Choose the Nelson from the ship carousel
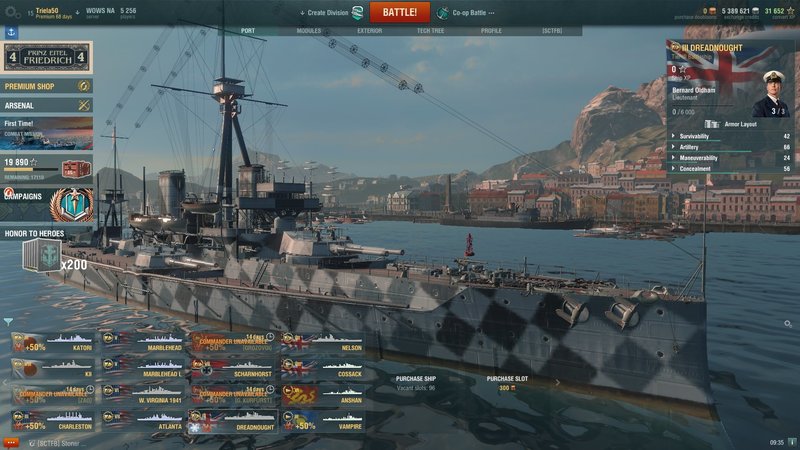 (x=323, y=344)
